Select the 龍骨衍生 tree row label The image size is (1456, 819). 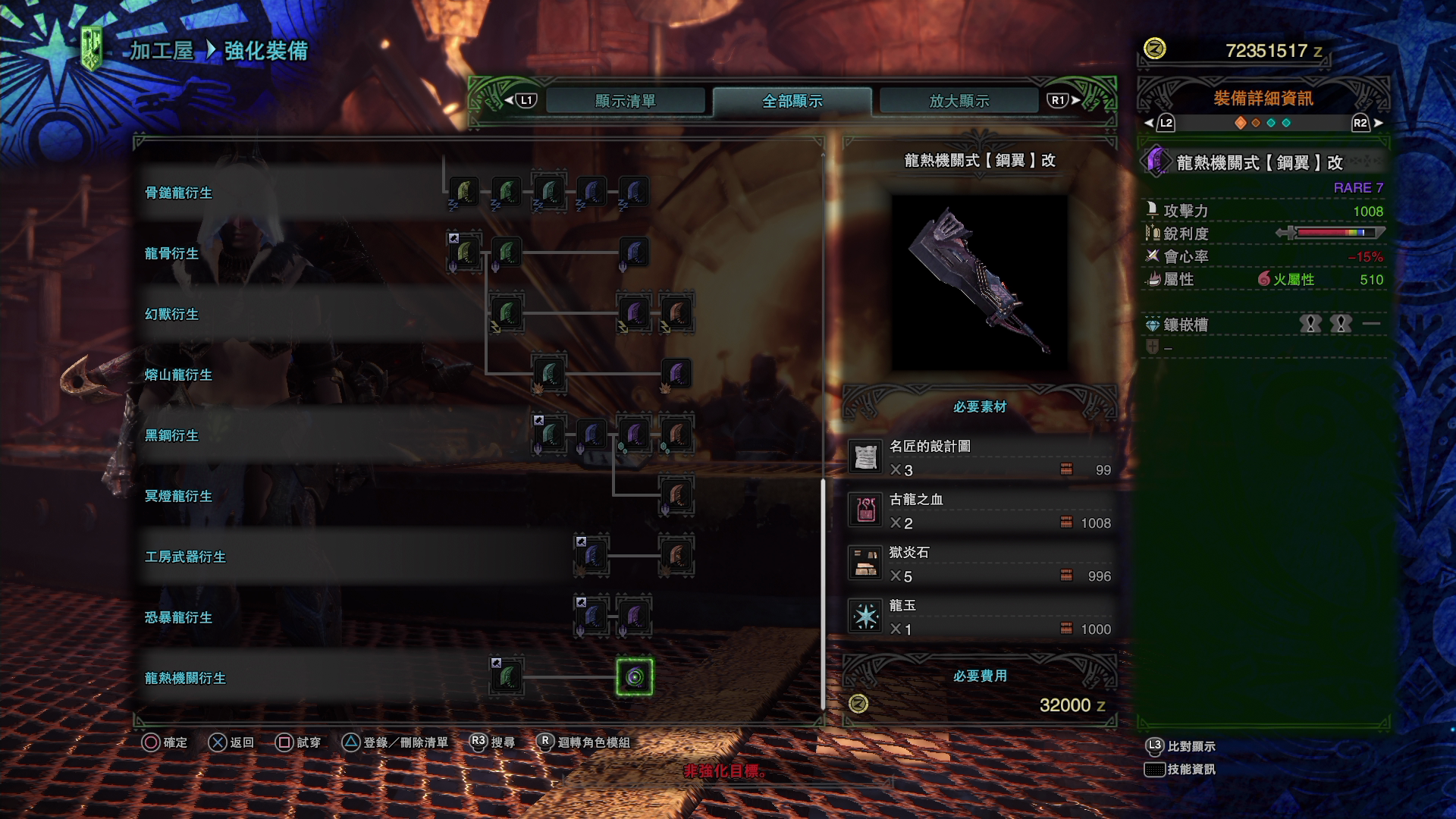tap(171, 253)
